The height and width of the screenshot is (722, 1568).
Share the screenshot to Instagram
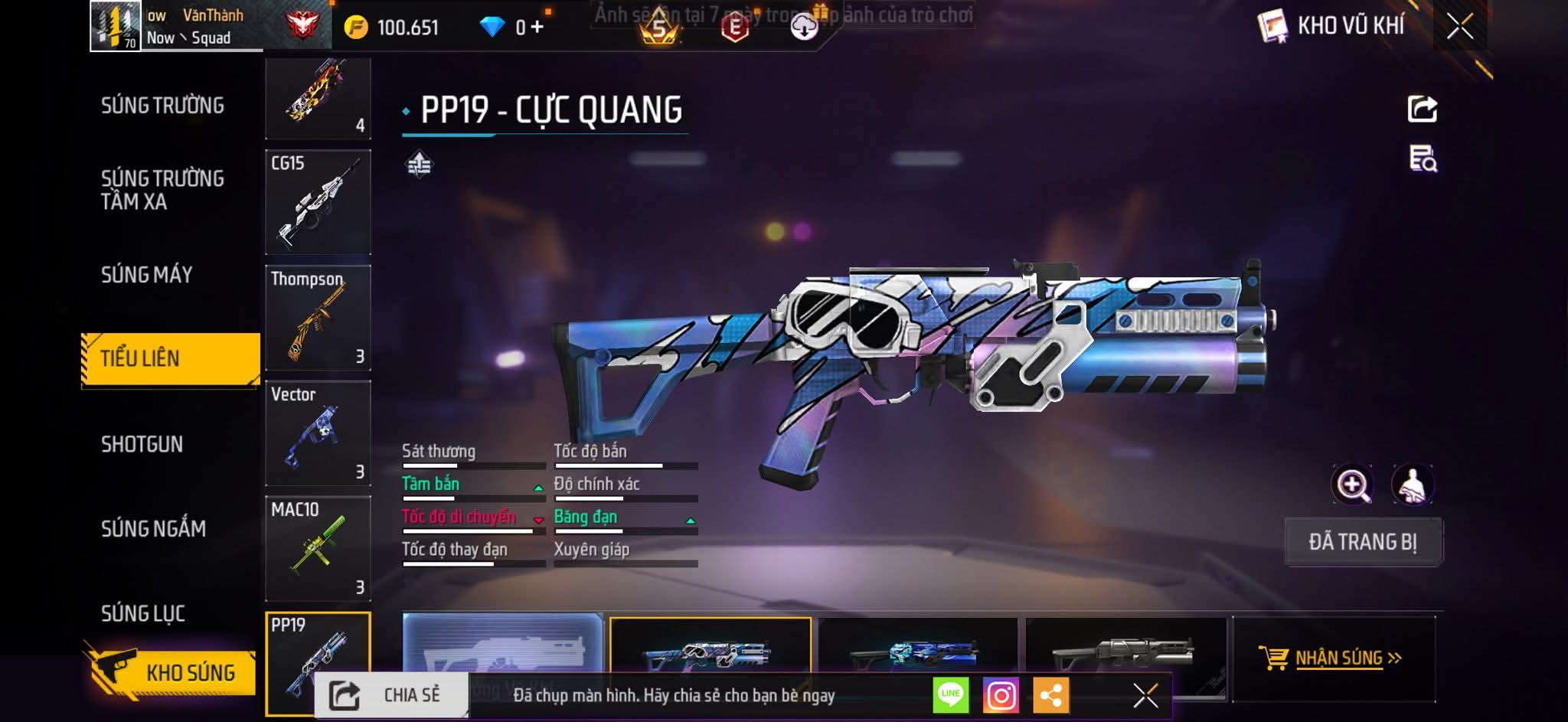(x=1001, y=695)
